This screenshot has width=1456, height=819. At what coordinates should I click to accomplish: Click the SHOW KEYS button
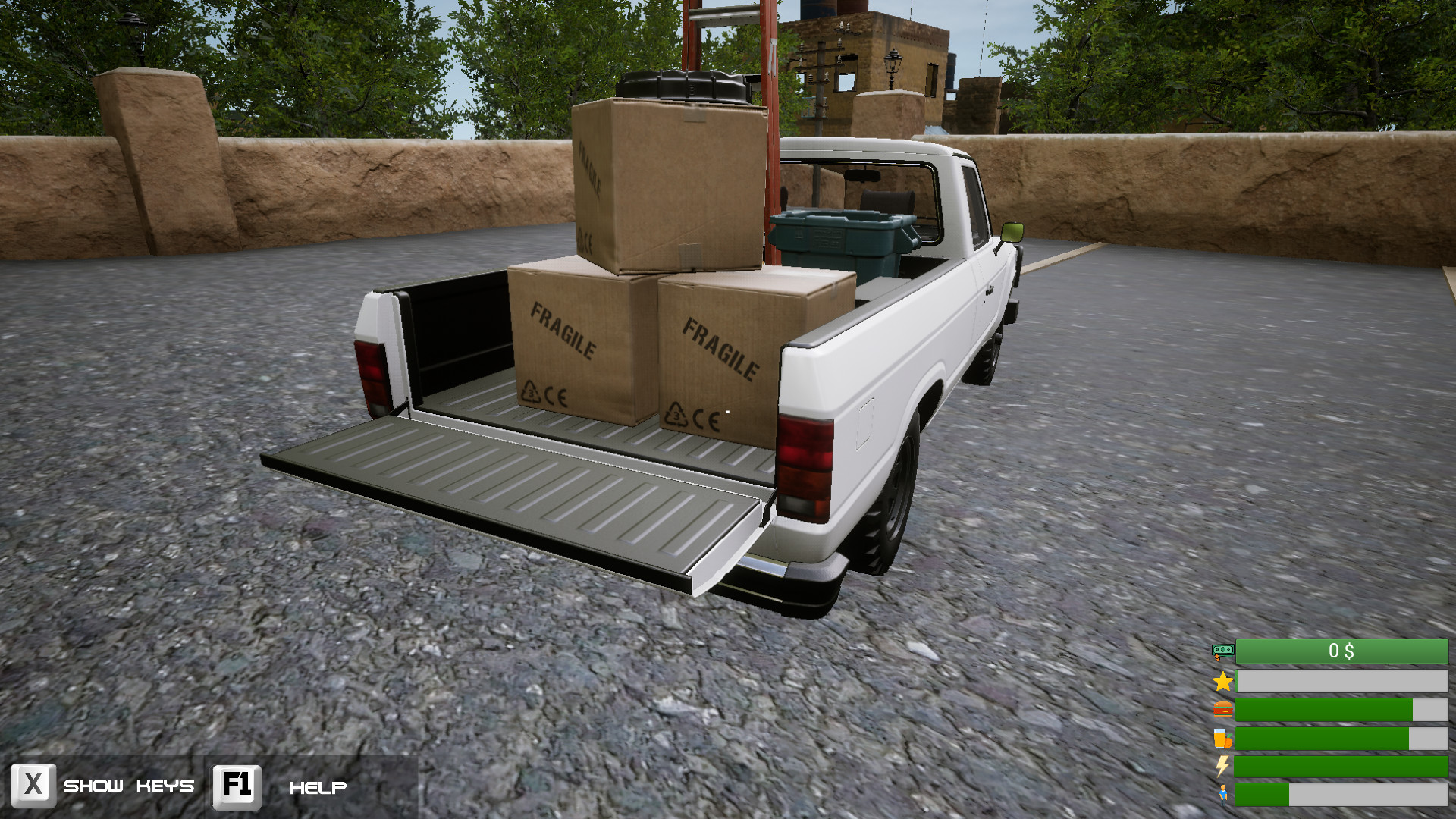click(129, 787)
